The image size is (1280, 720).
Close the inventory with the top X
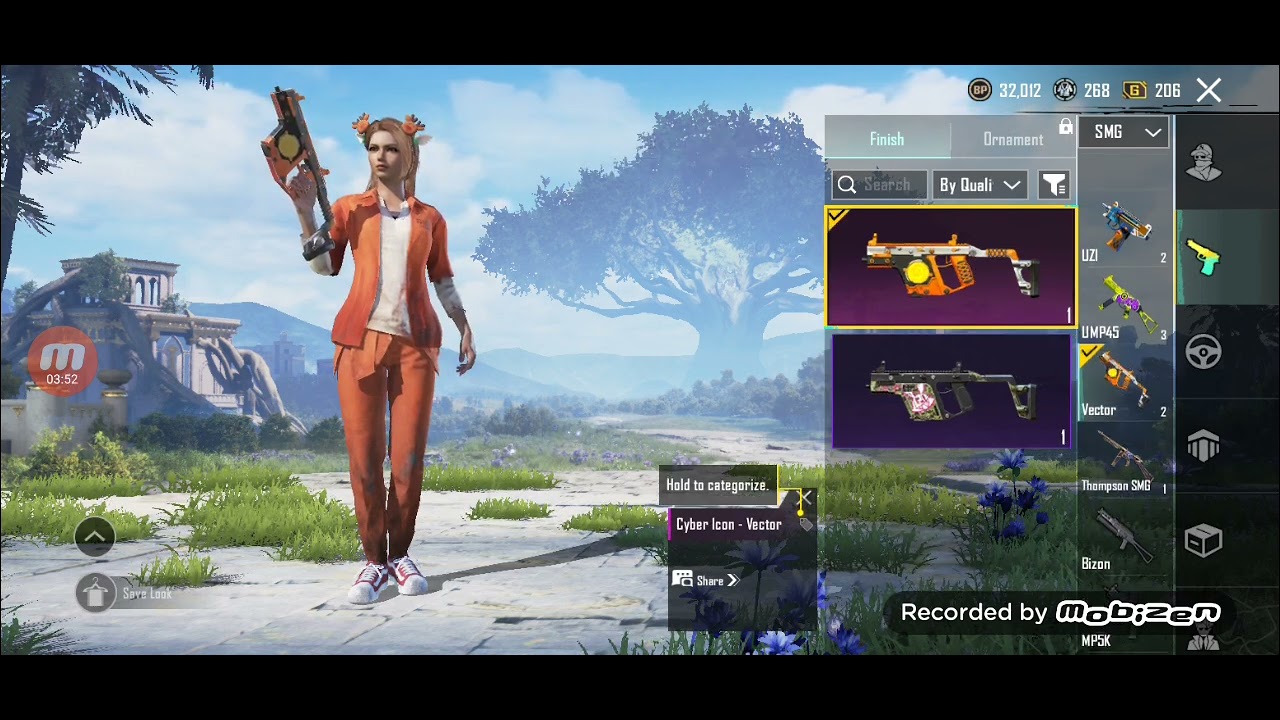1209,91
